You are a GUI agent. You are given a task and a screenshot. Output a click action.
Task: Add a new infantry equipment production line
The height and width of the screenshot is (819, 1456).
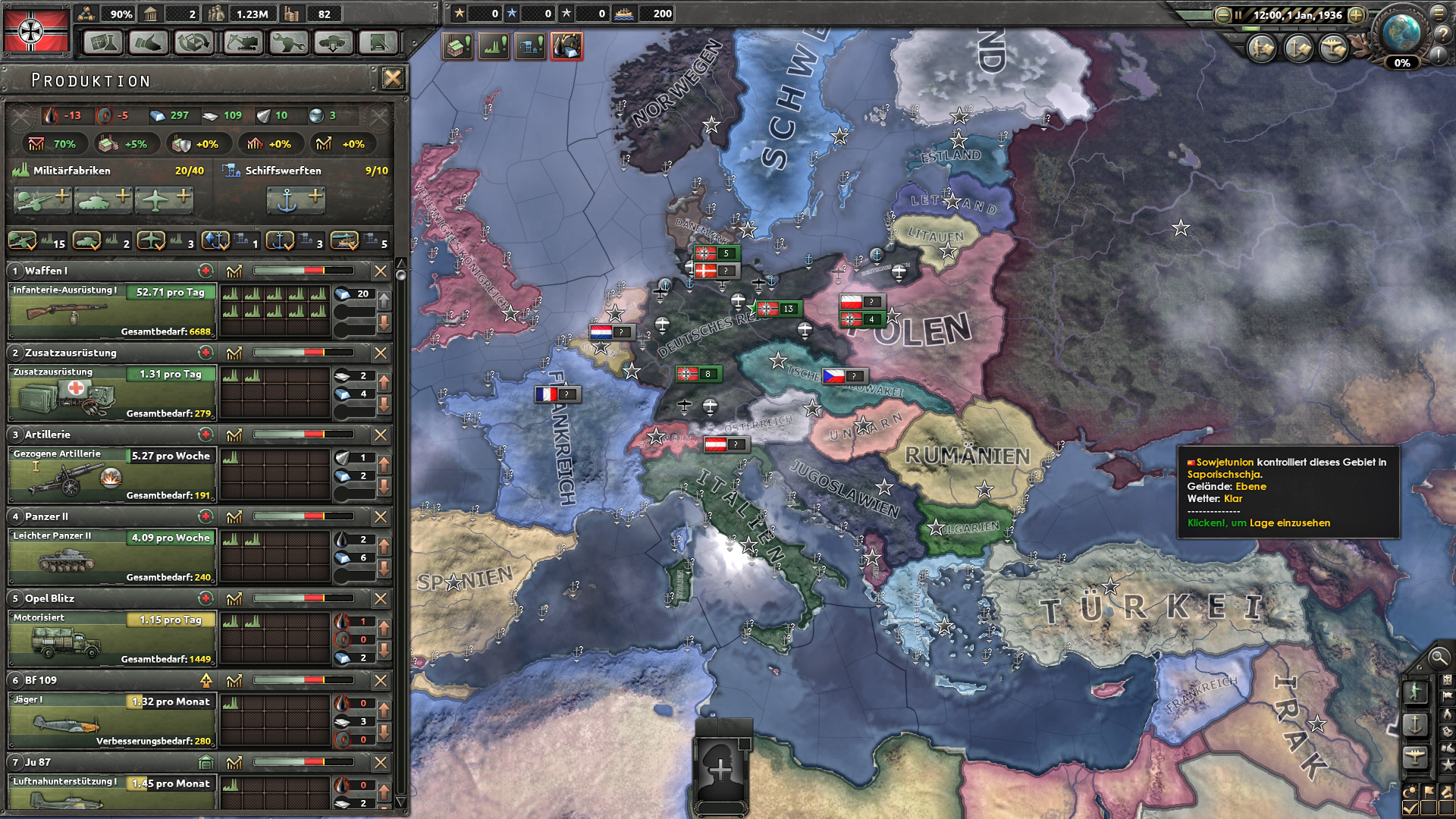(x=42, y=199)
